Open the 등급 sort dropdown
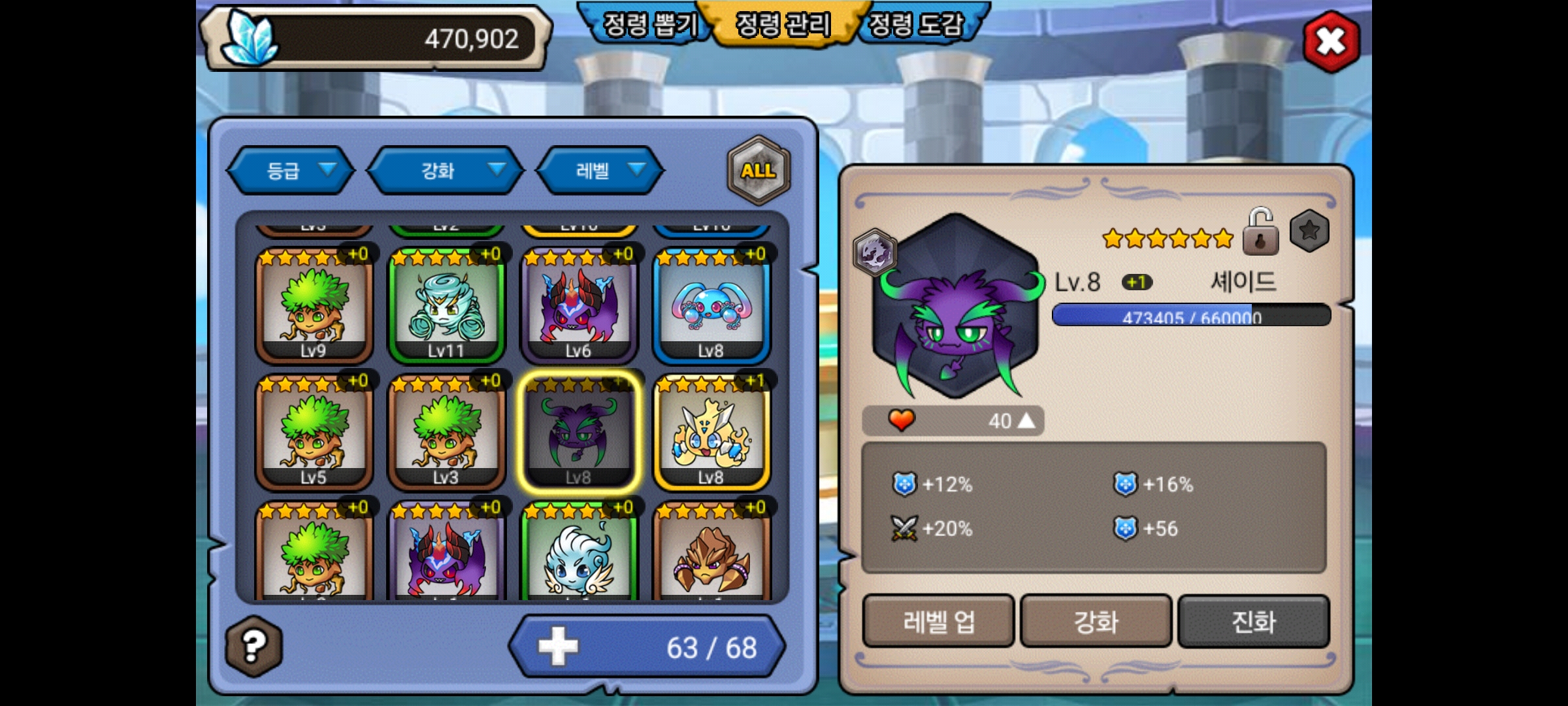1568x706 pixels. pyautogui.click(x=291, y=171)
